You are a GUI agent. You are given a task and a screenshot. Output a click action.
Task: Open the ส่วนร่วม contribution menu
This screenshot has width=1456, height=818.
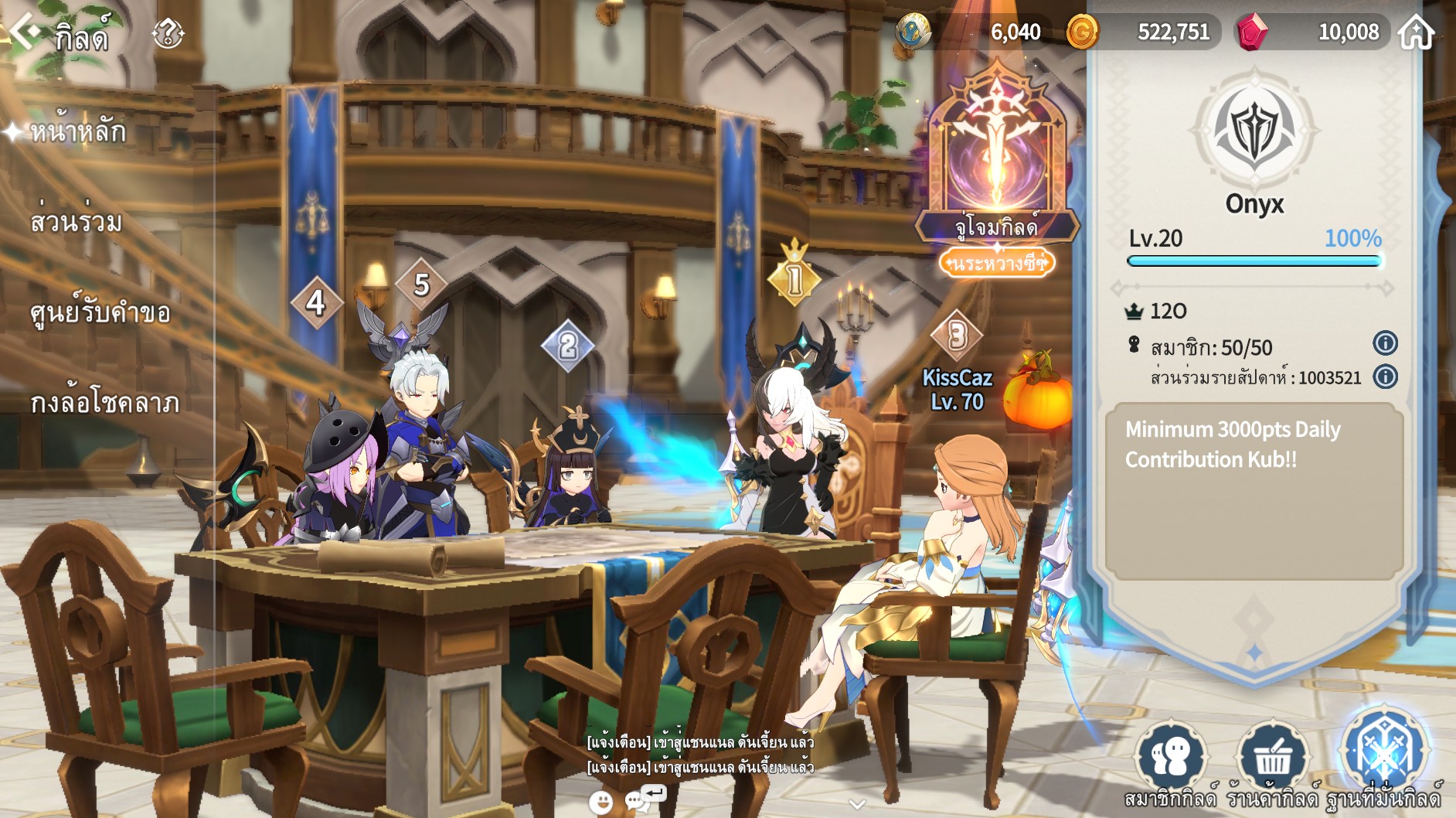pyautogui.click(x=76, y=222)
